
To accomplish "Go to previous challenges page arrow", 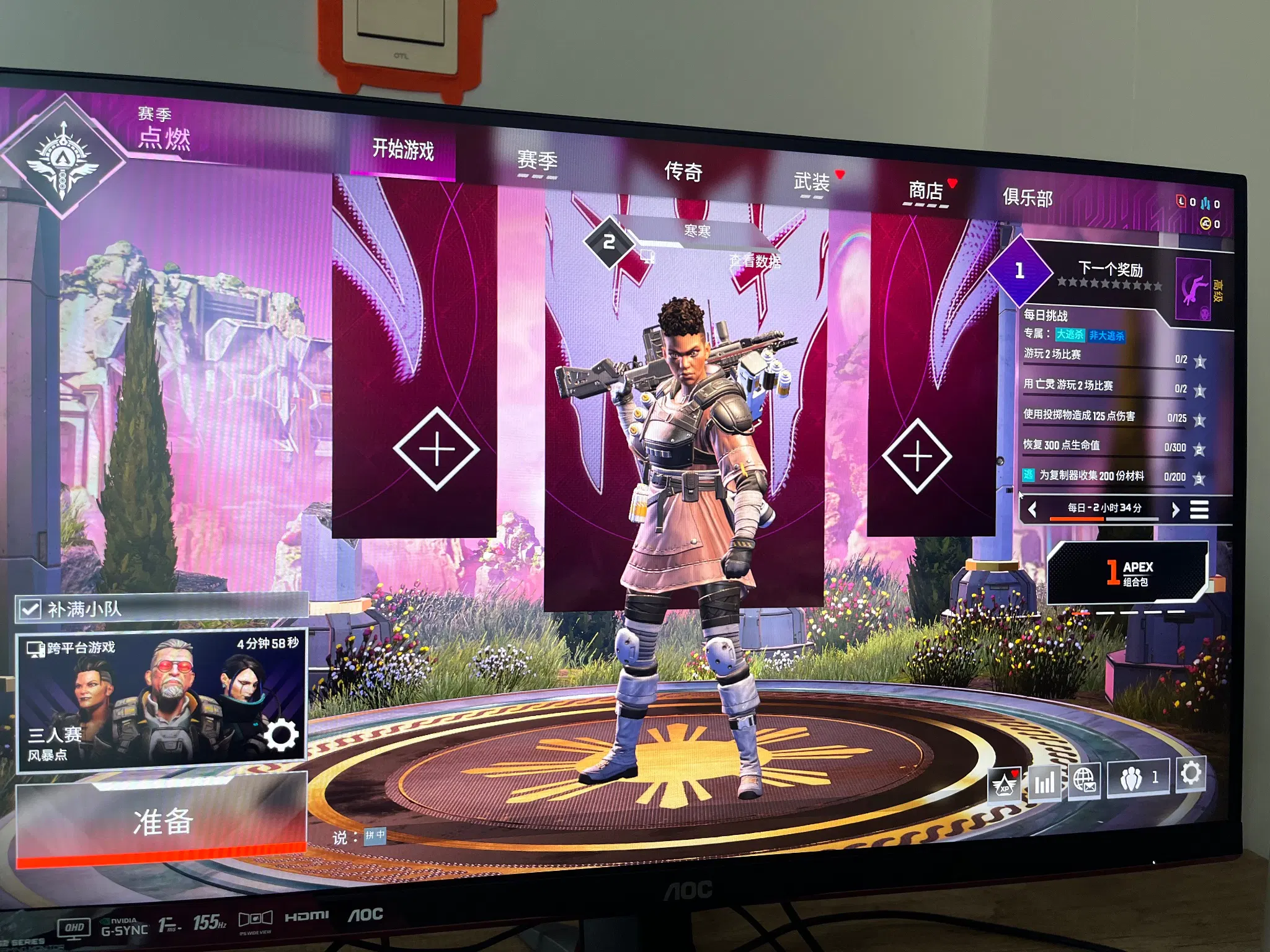I will 1032,509.
